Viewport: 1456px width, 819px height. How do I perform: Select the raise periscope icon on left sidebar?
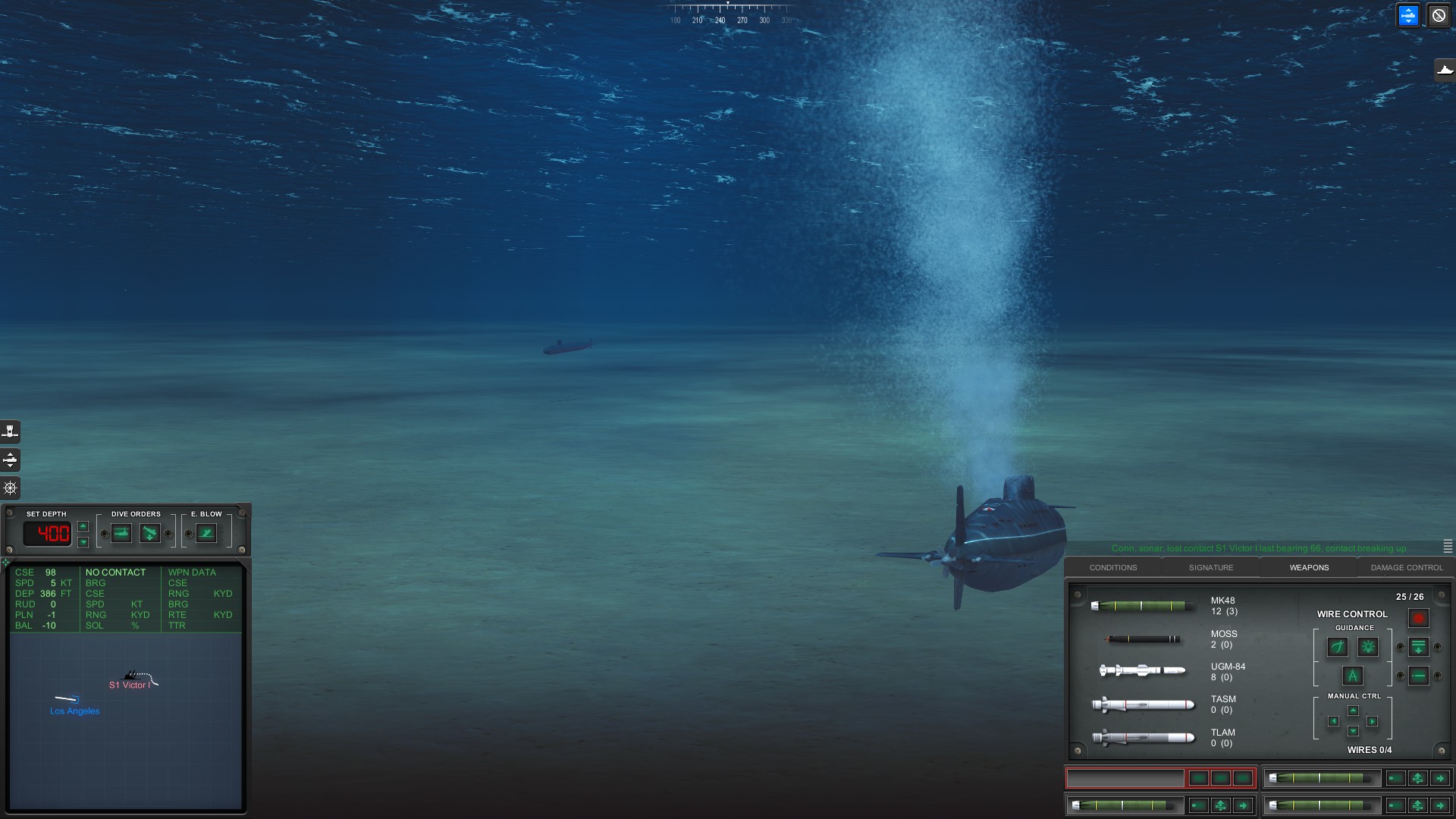[x=10, y=431]
